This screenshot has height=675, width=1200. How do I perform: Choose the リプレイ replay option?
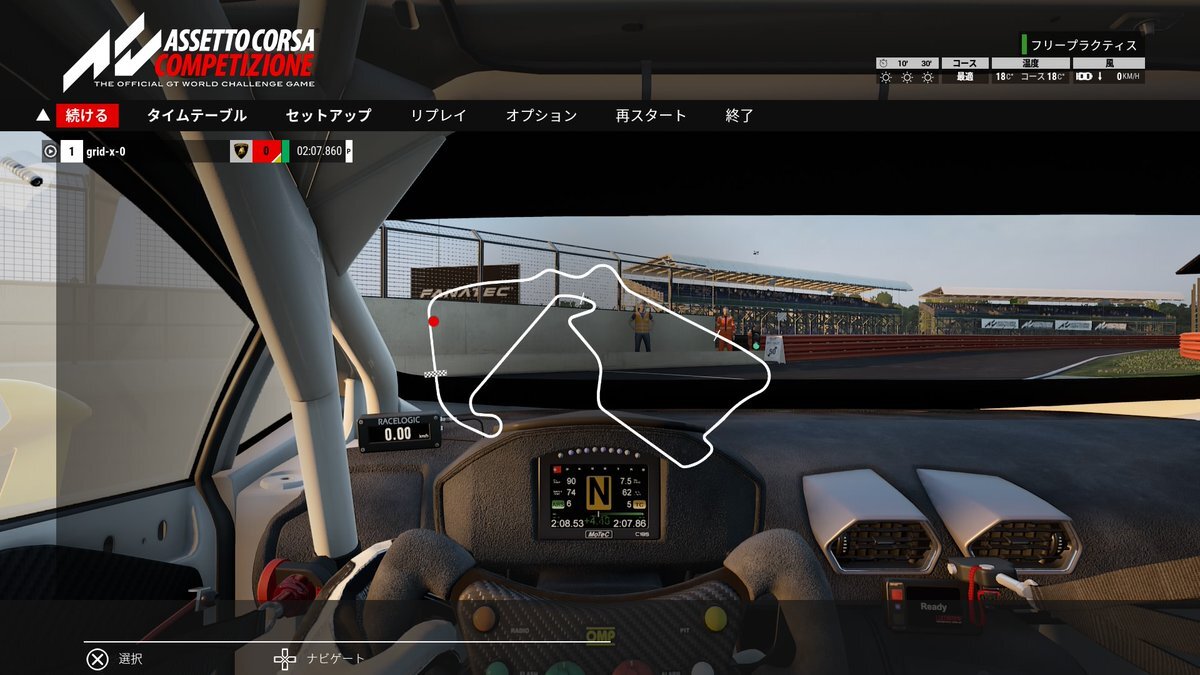(438, 116)
